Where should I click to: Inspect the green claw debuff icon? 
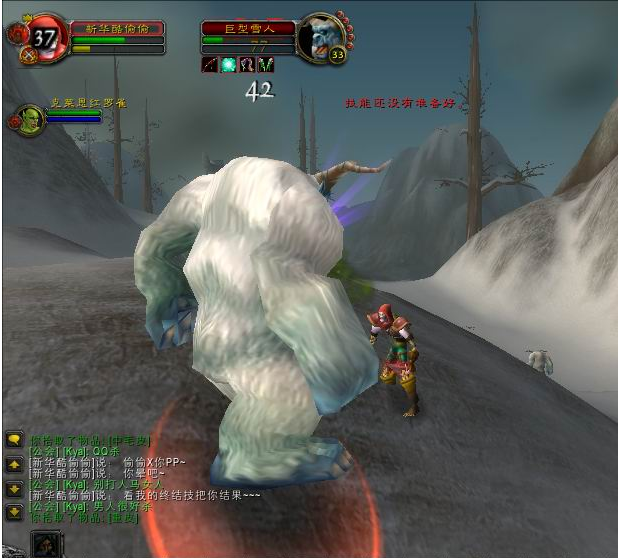[x=266, y=64]
